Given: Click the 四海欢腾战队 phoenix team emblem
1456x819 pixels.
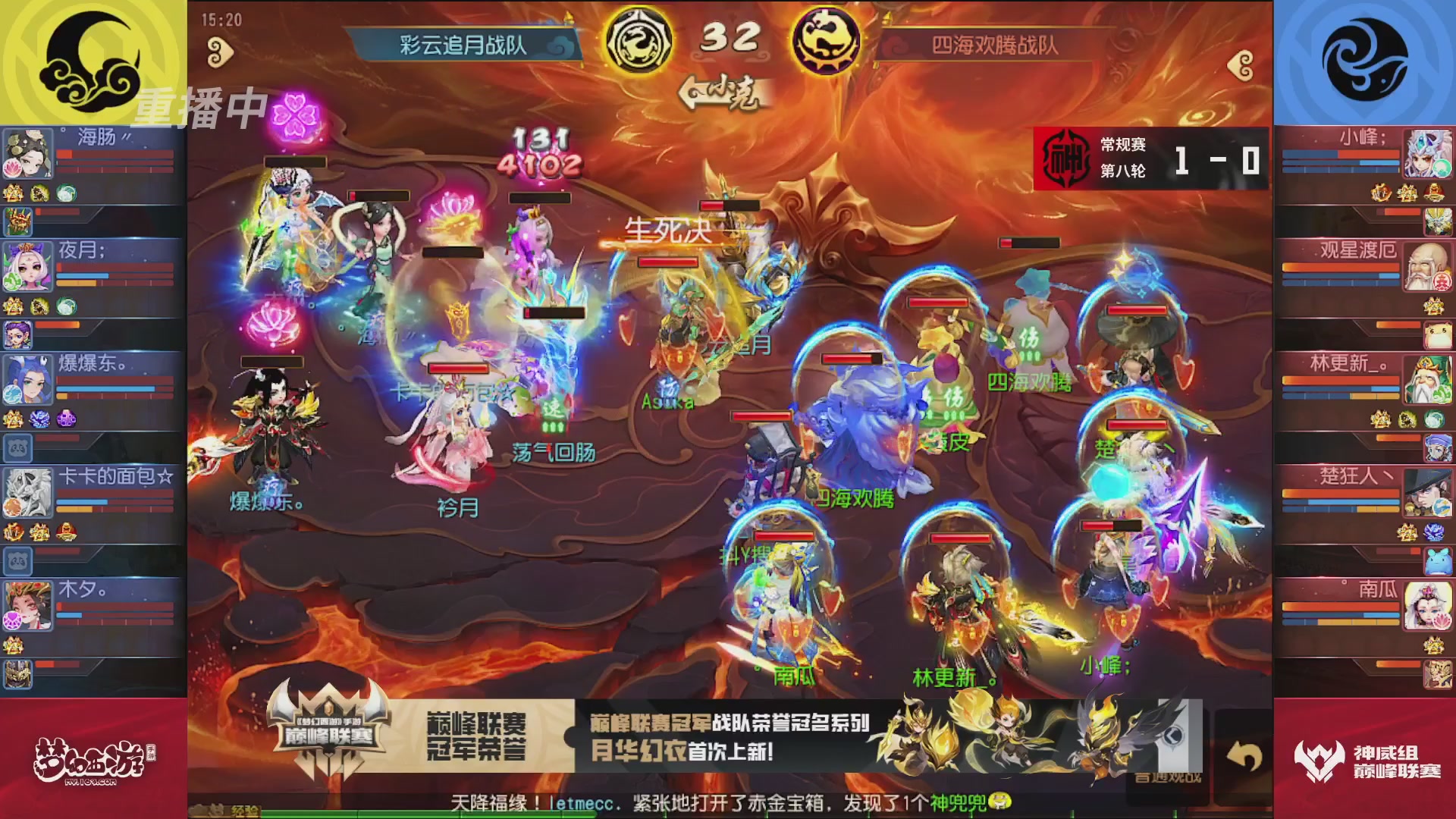Looking at the screenshot, I should (828, 43).
